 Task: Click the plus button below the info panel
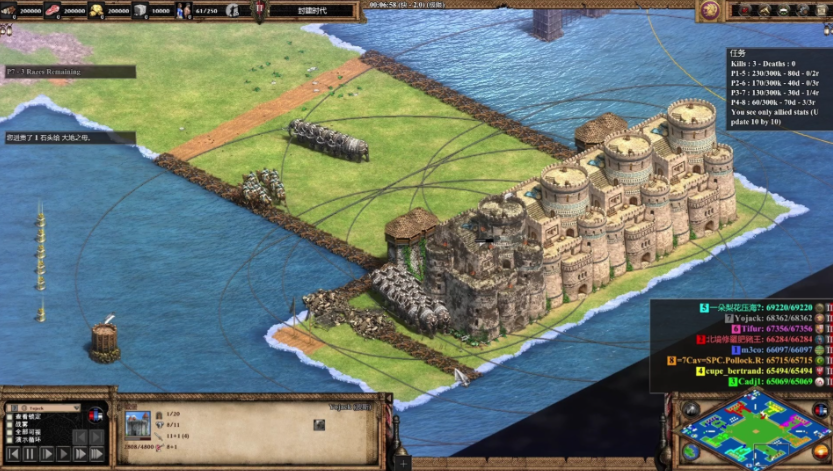coord(403,462)
